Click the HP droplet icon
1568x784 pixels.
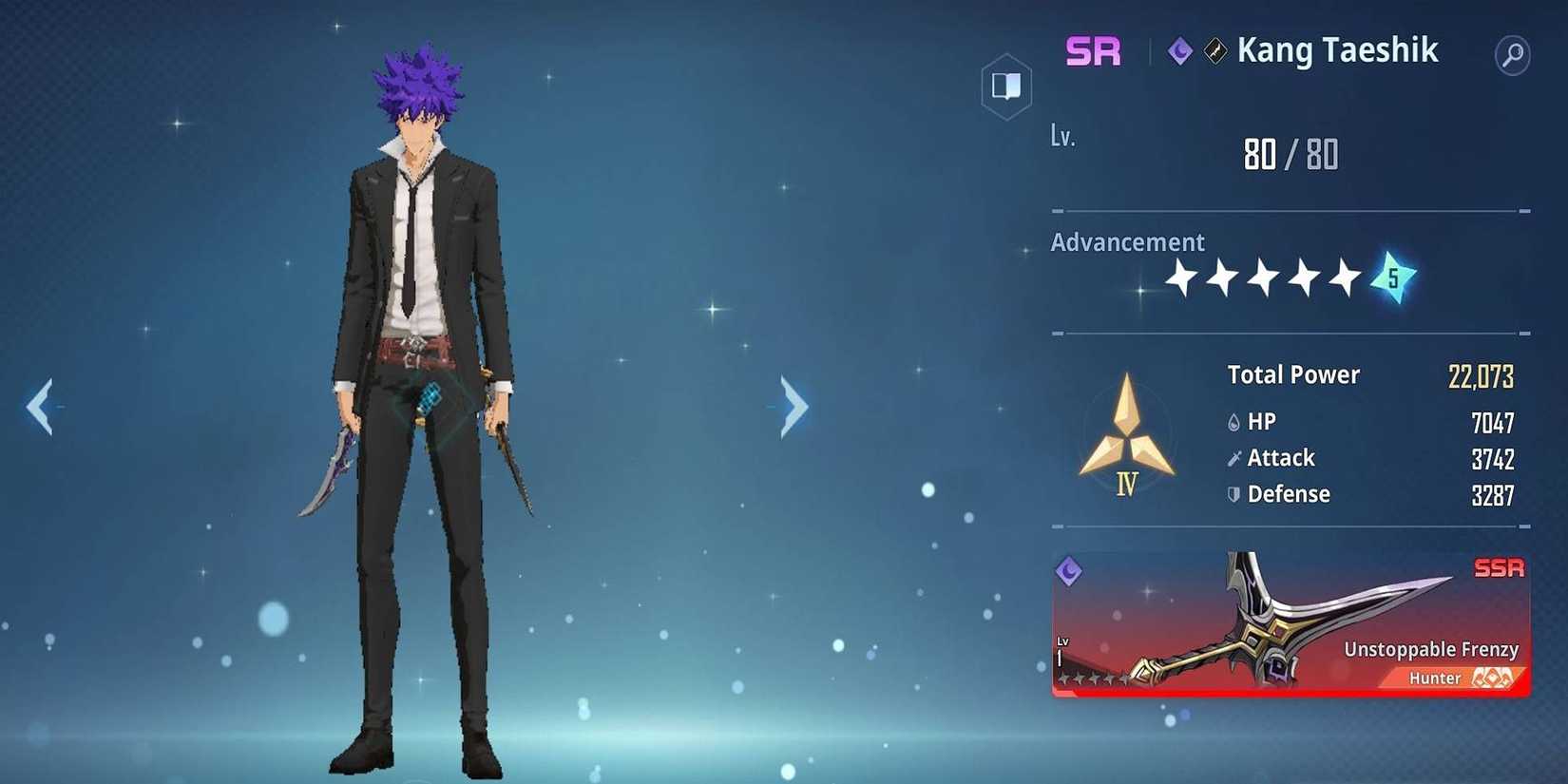pyautogui.click(x=1233, y=421)
